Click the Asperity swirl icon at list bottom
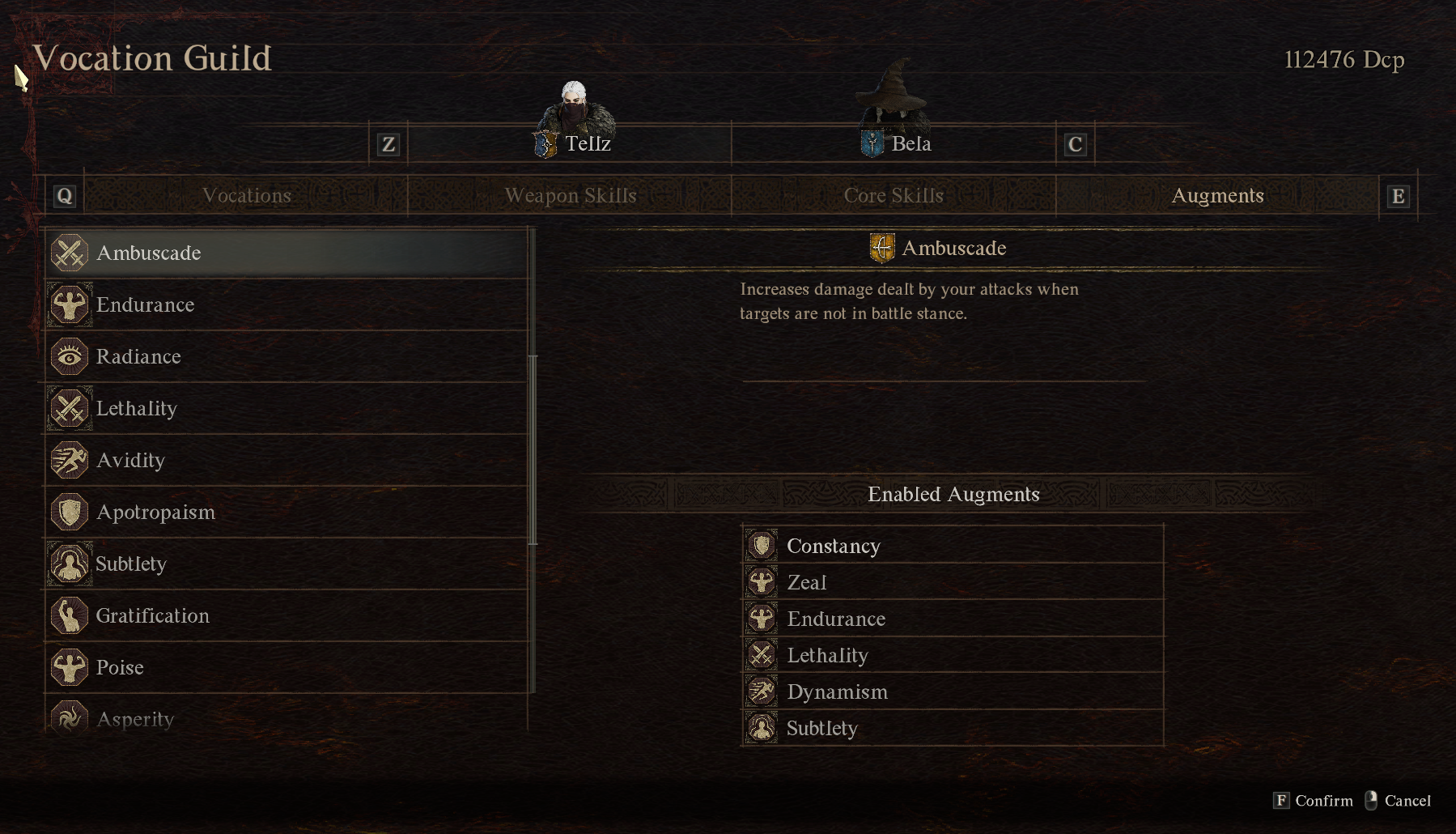The width and height of the screenshot is (1456, 834). [70, 717]
